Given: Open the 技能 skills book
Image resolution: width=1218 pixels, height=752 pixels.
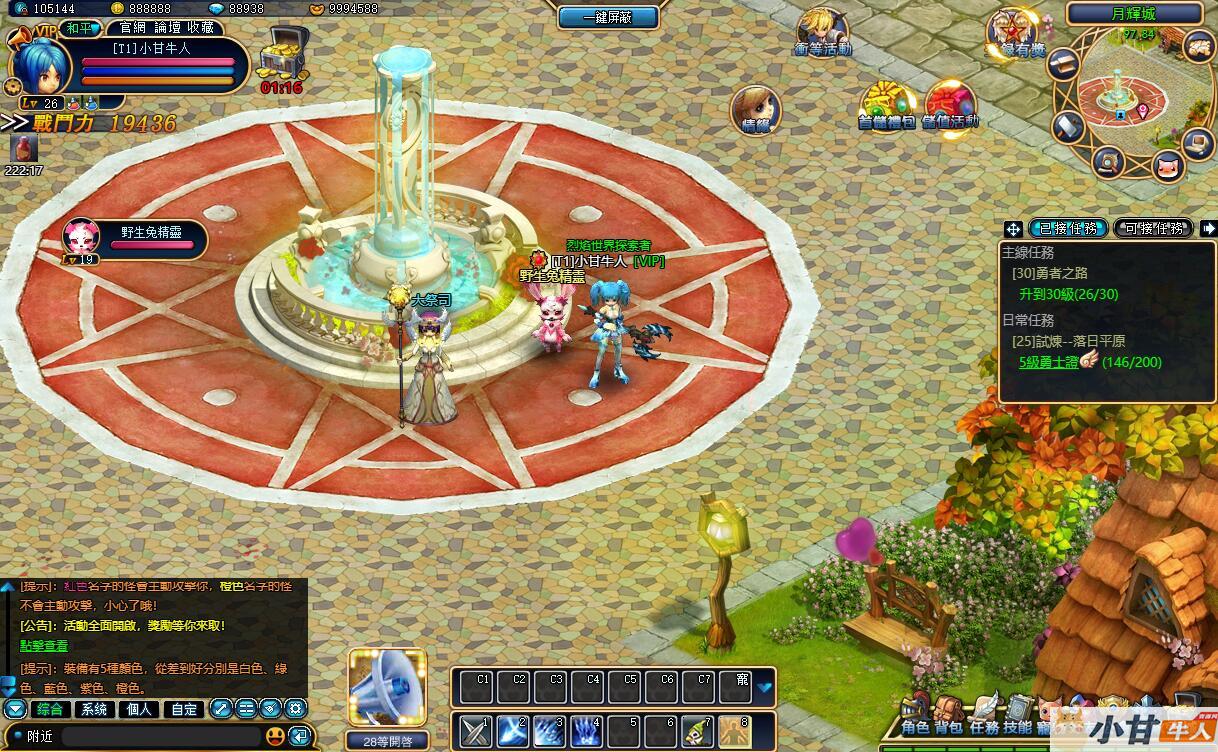Looking at the screenshot, I should point(1017,716).
